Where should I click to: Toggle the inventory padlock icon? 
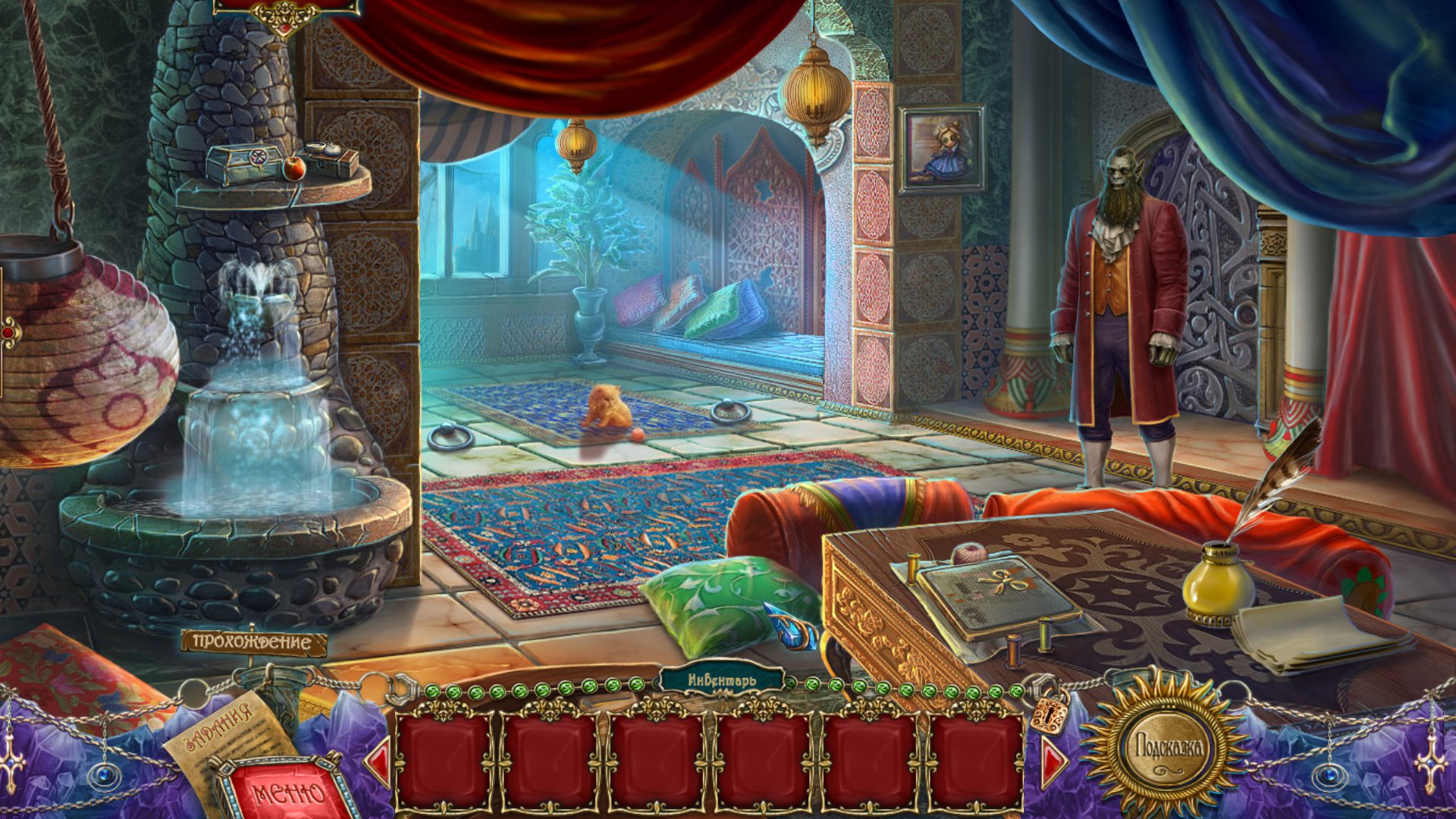click(1049, 711)
